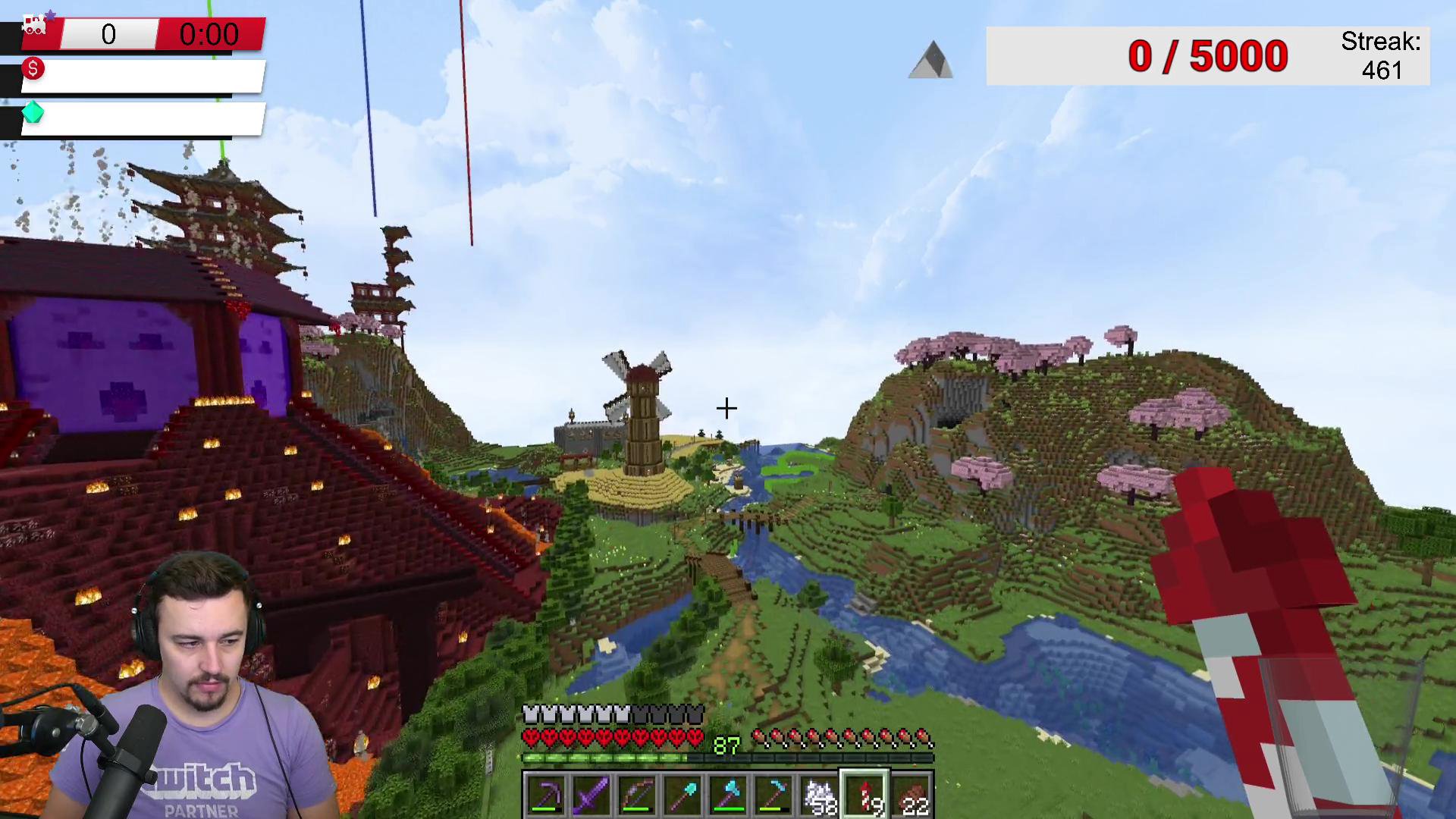Select the diamond shovel slot
This screenshot has width=1456, height=819.
point(682,795)
